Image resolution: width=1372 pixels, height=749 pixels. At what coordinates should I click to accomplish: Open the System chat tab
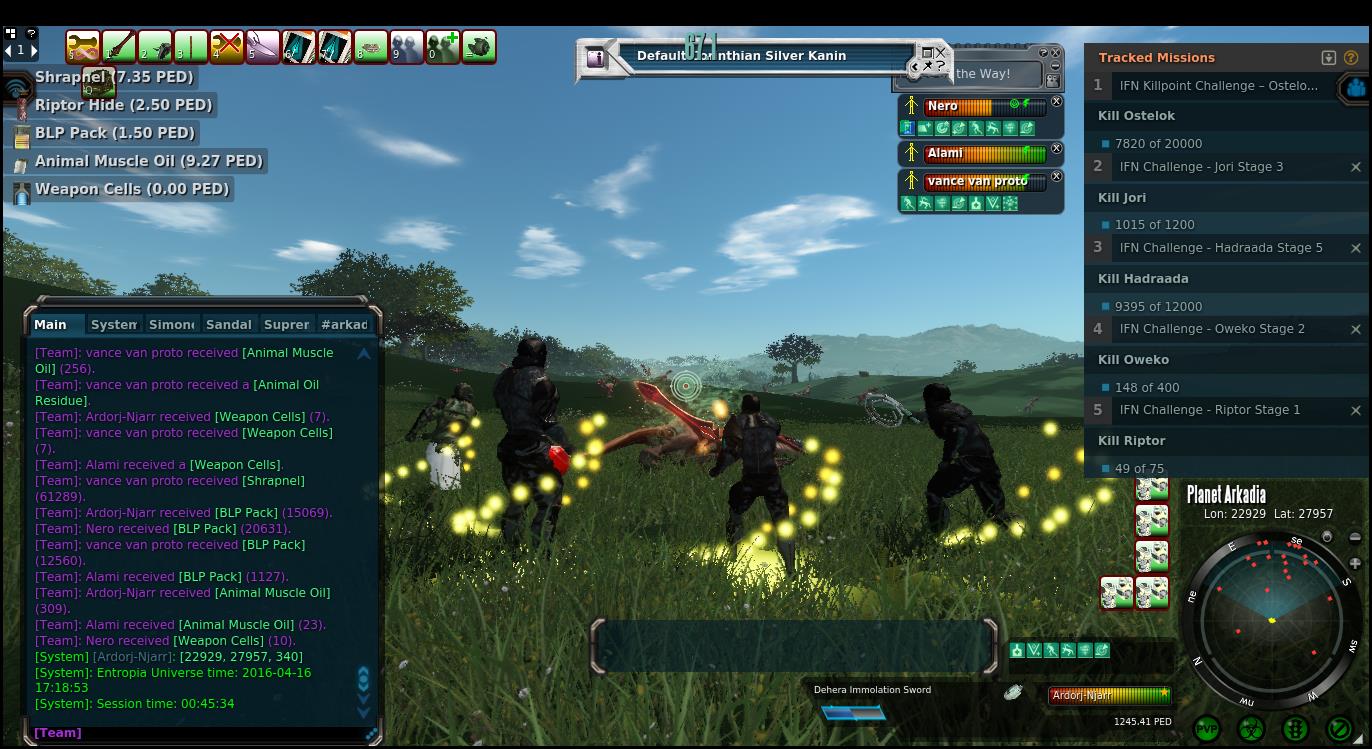pyautogui.click(x=113, y=324)
